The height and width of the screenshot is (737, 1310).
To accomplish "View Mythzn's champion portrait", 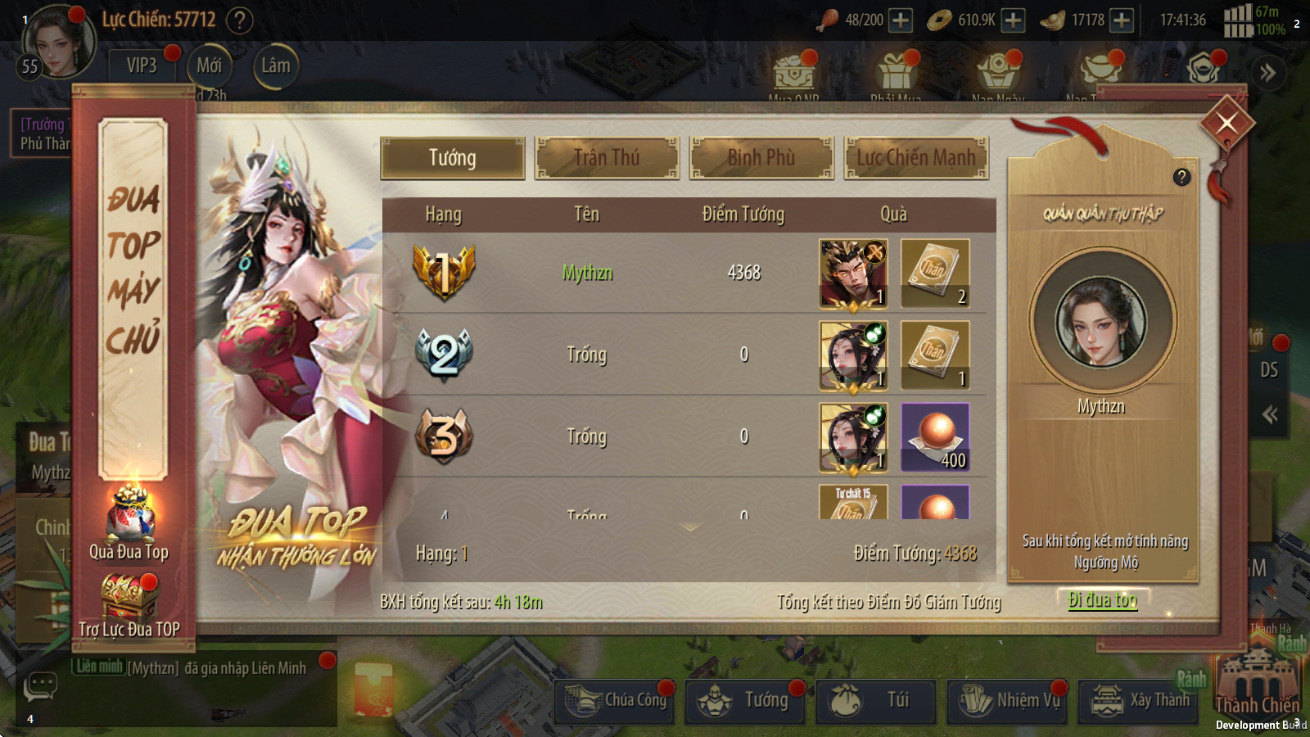I will coord(1102,322).
